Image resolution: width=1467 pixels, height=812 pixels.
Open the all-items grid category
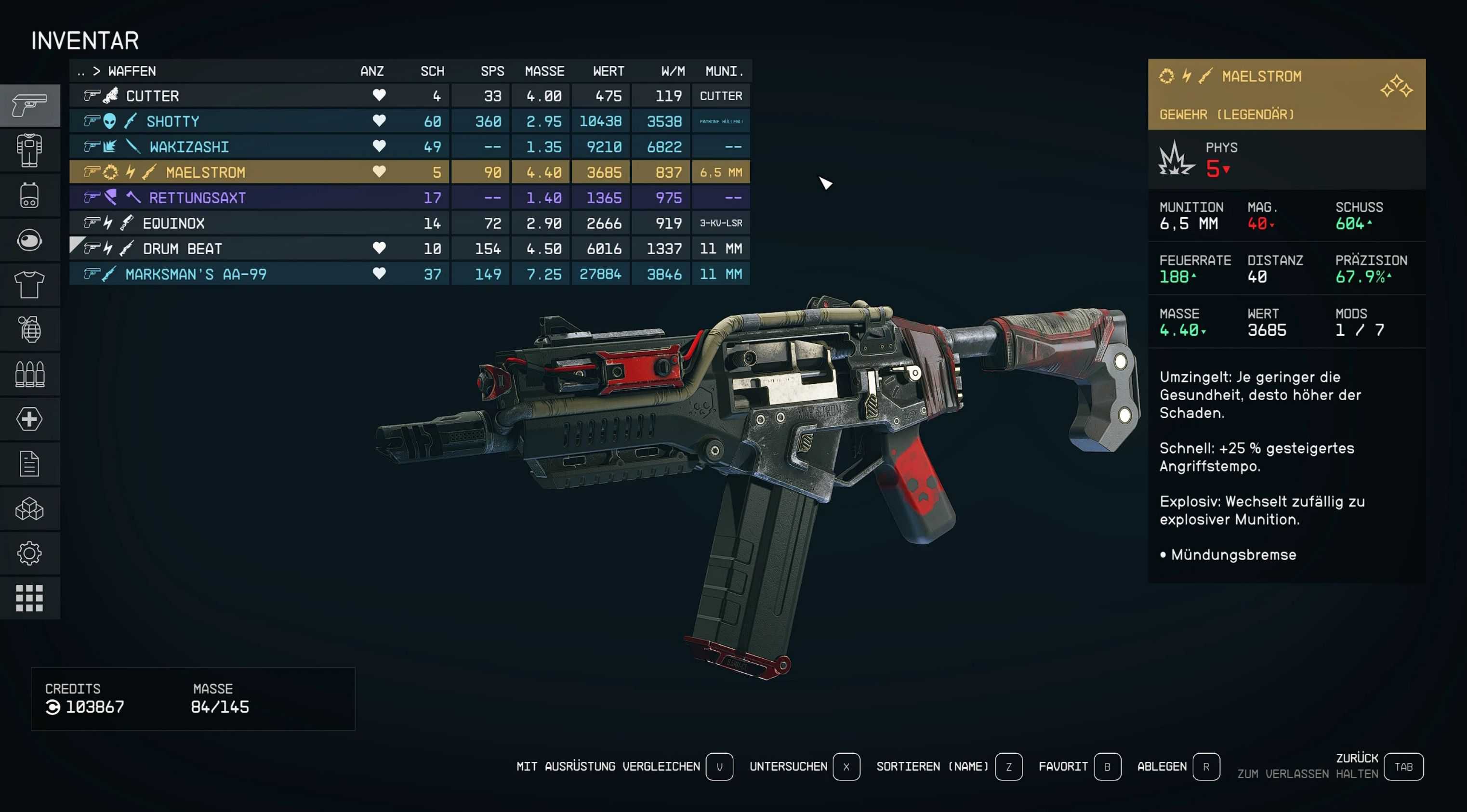point(29,598)
